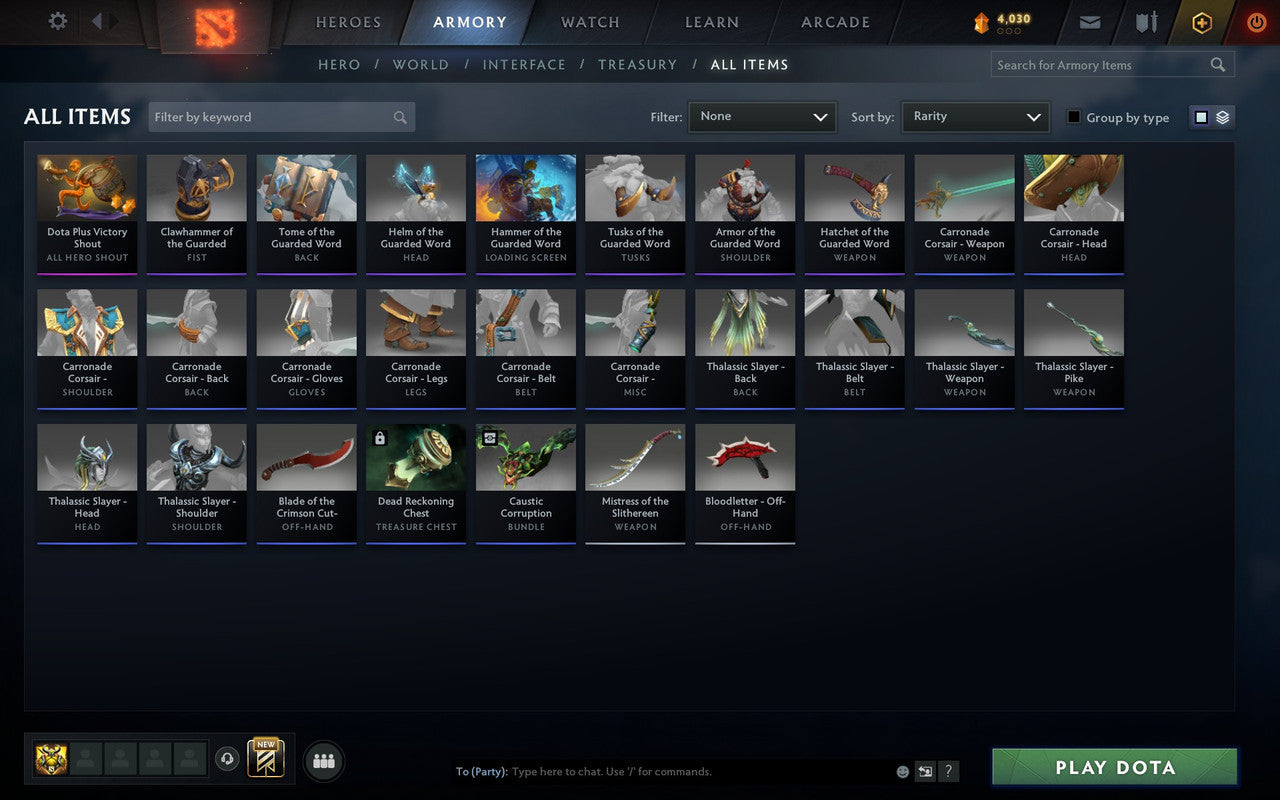Image resolution: width=1280 pixels, height=800 pixels.
Task: Open the TREASURY section
Action: tap(637, 64)
